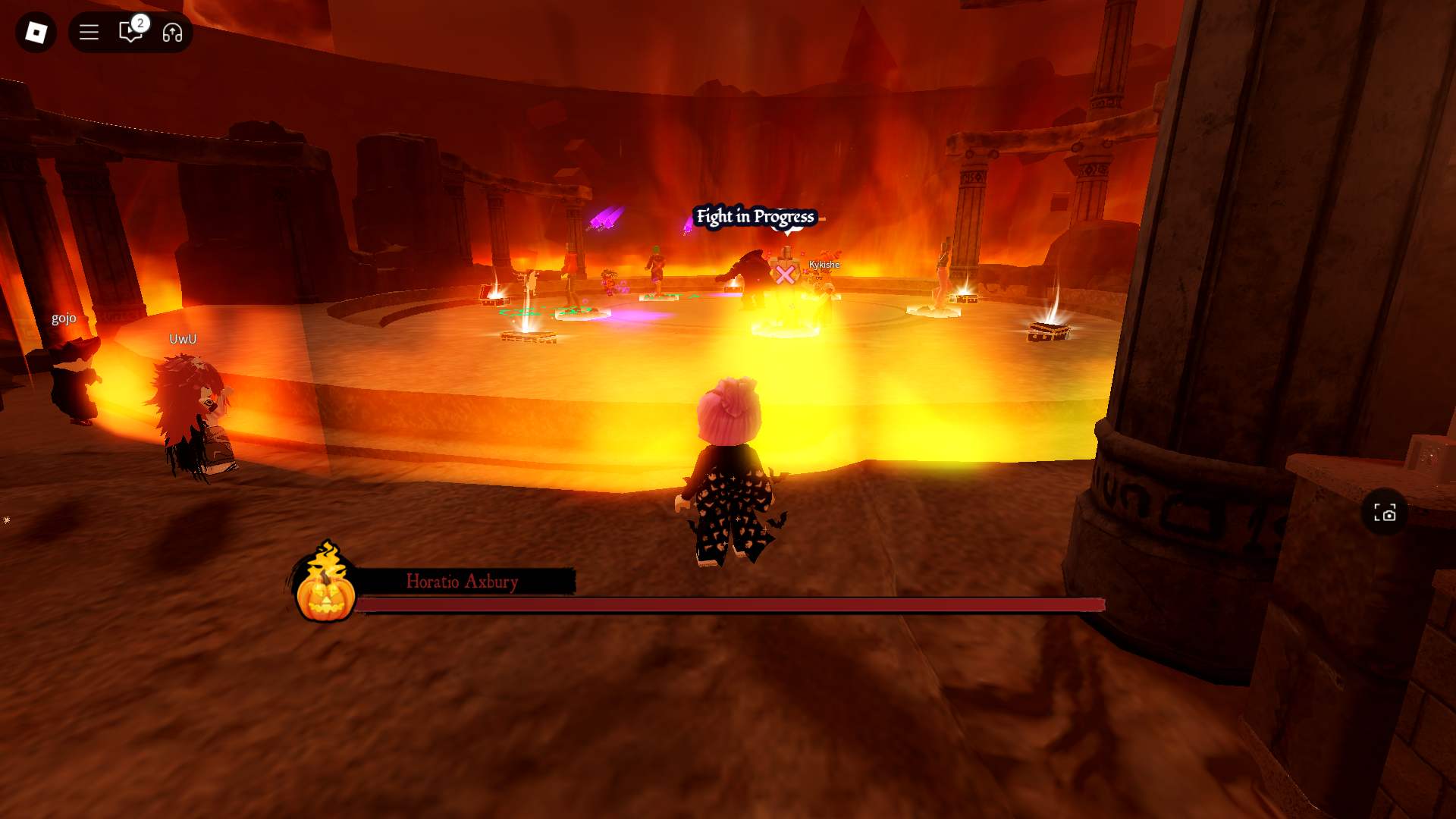Click the Horatio Axbury name label
The width and height of the screenshot is (1456, 819).
(463, 582)
